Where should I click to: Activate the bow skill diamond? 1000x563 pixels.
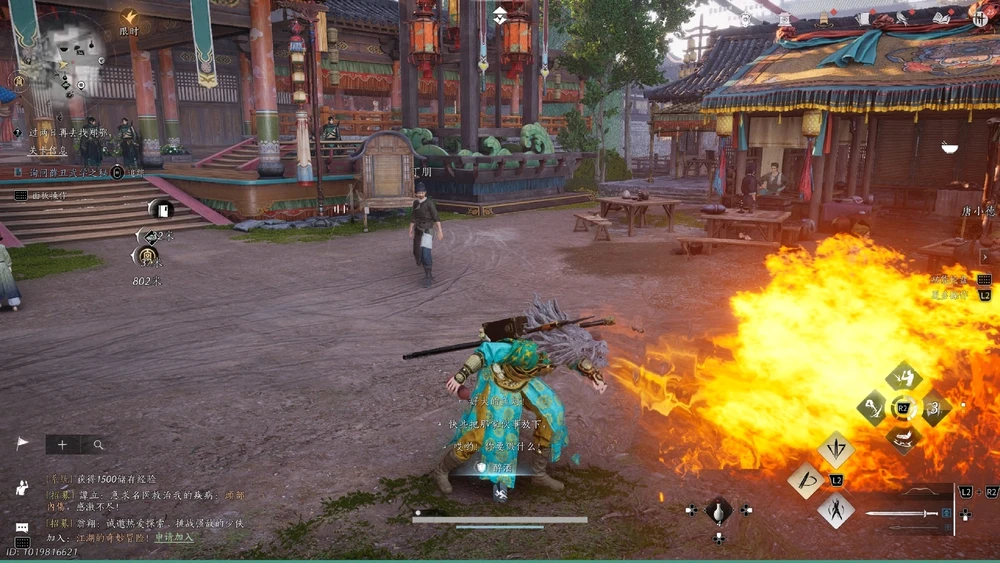coord(806,480)
